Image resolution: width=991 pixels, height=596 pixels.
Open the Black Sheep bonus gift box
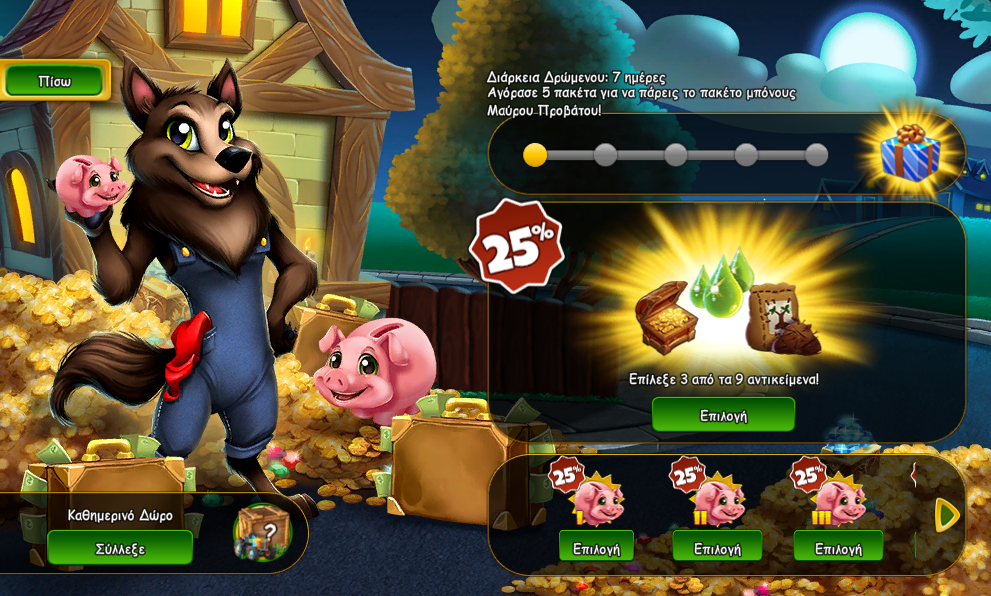(x=909, y=153)
